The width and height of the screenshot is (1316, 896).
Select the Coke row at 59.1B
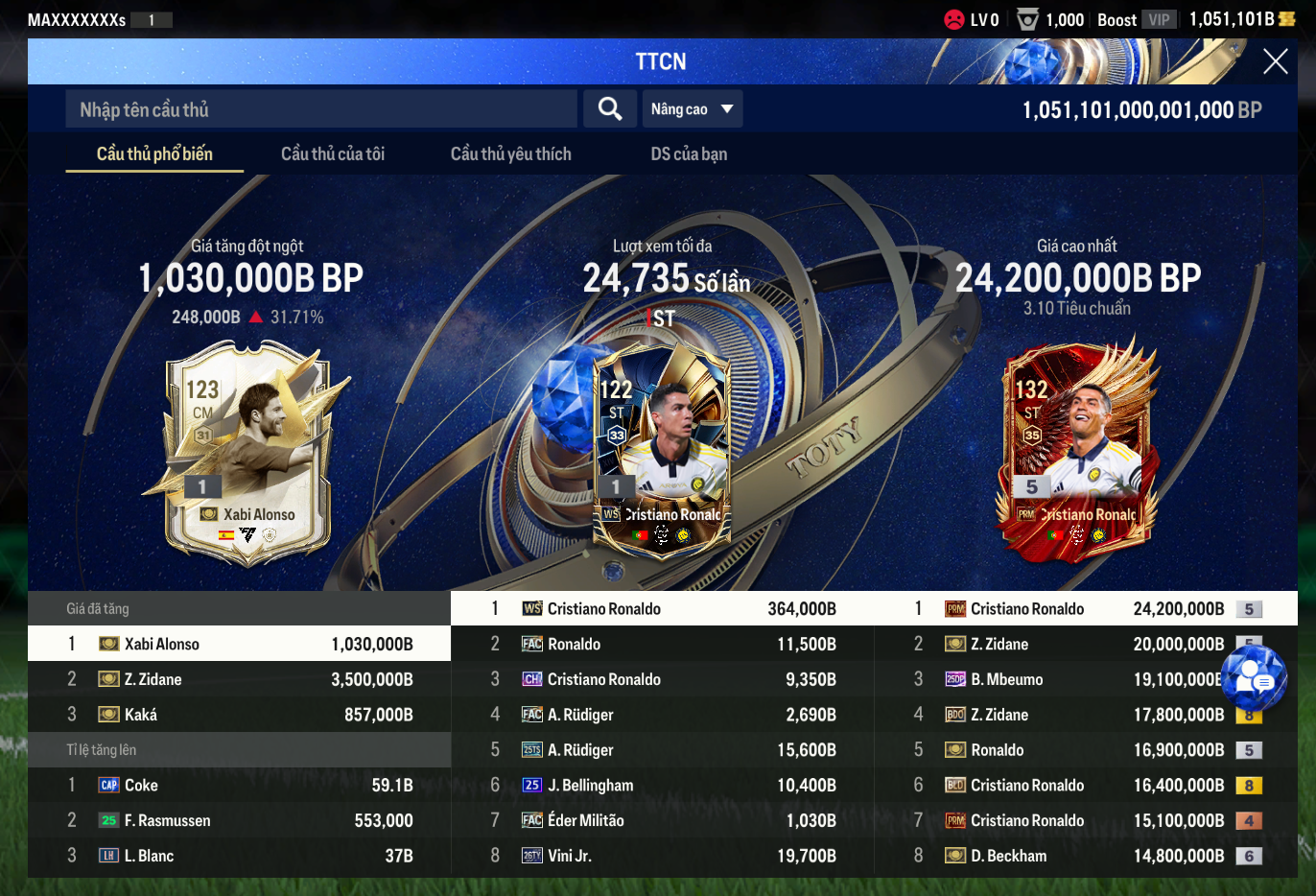pos(240,785)
